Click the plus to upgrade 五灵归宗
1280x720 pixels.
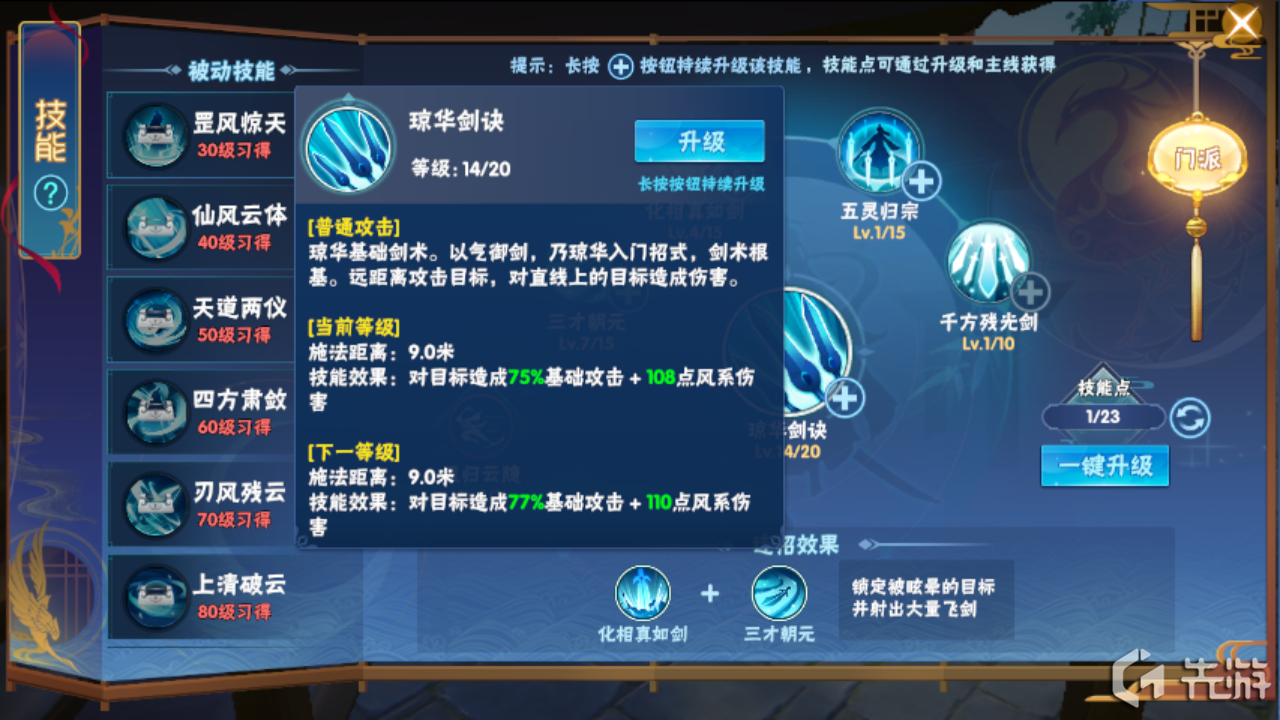click(920, 182)
